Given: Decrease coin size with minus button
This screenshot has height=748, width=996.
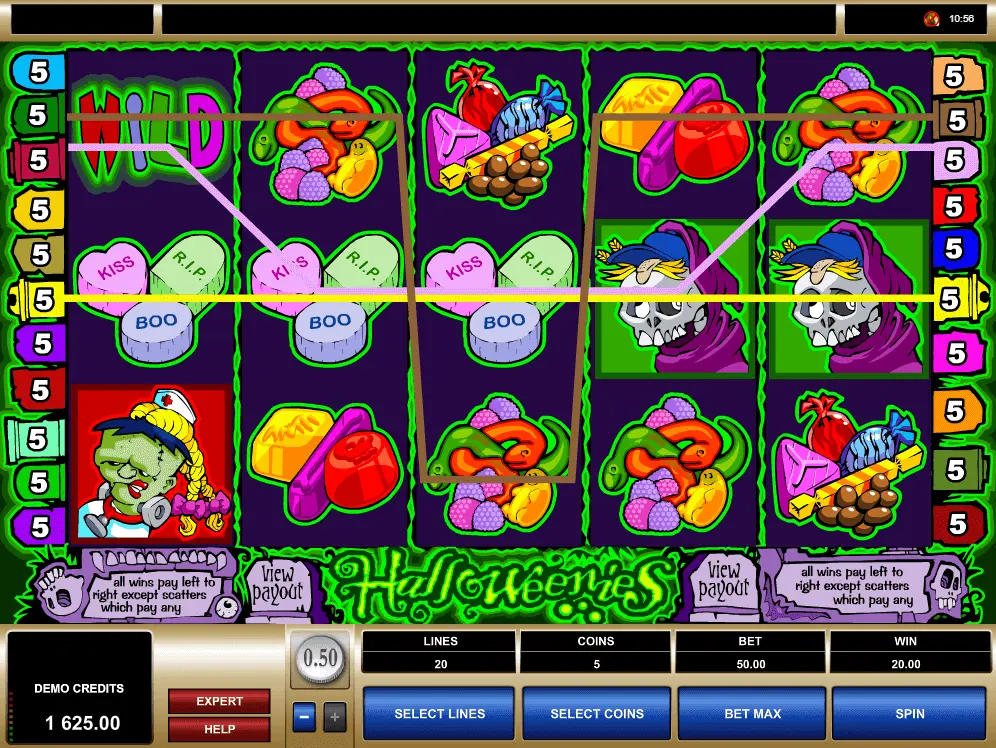Looking at the screenshot, I should click(305, 716).
